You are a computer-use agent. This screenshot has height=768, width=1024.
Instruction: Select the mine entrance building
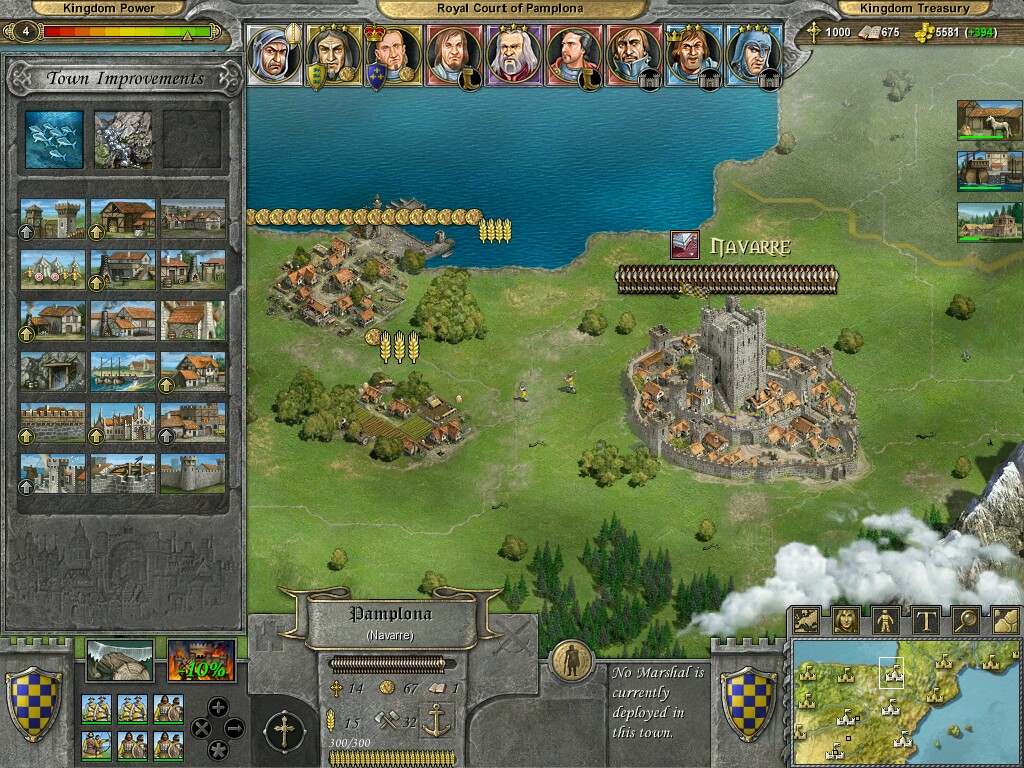tap(52, 371)
